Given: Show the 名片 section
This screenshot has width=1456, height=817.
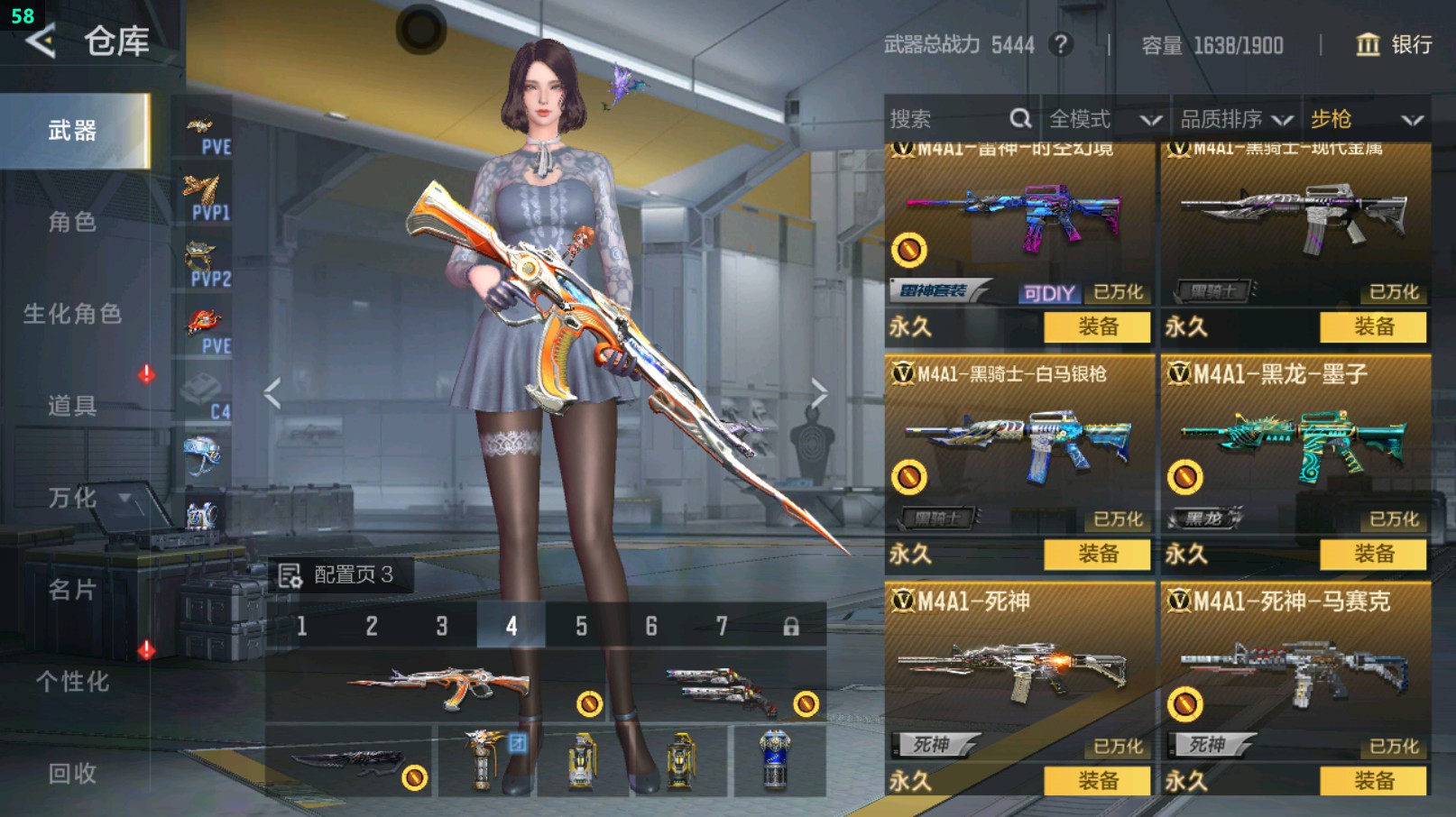Looking at the screenshot, I should pos(73,590).
